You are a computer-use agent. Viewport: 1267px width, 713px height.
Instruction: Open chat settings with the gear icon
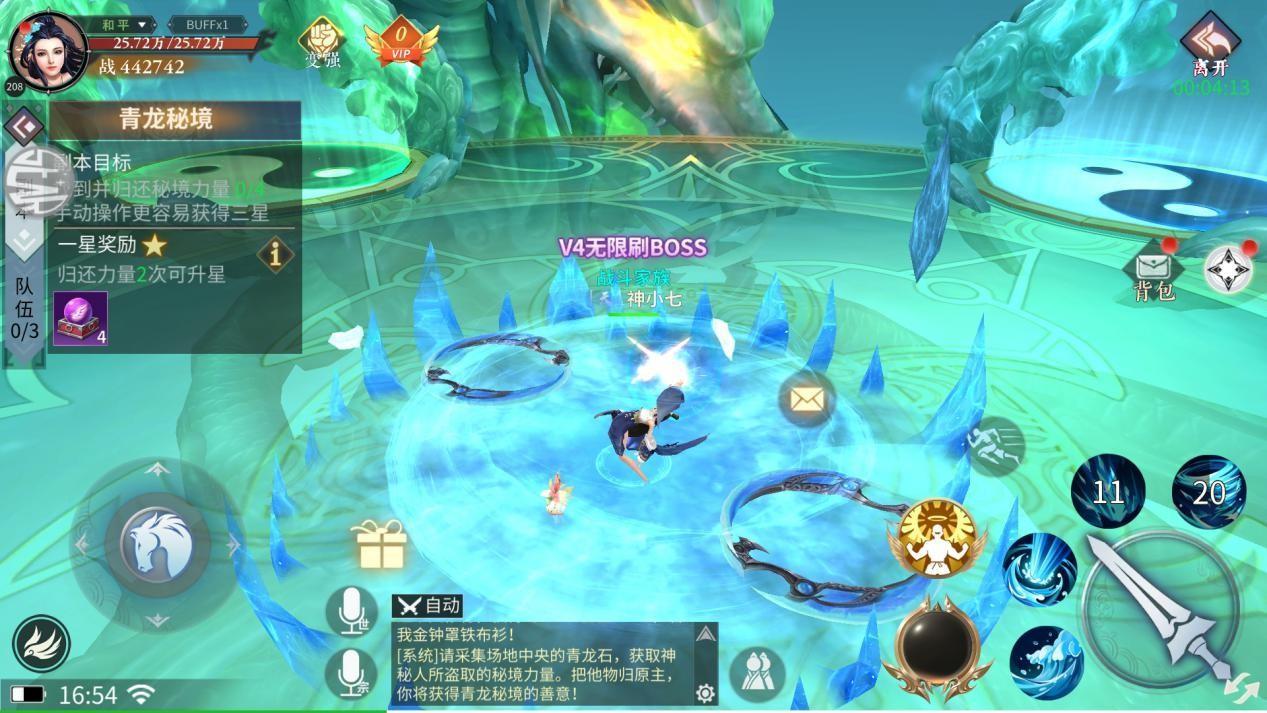pyautogui.click(x=705, y=693)
